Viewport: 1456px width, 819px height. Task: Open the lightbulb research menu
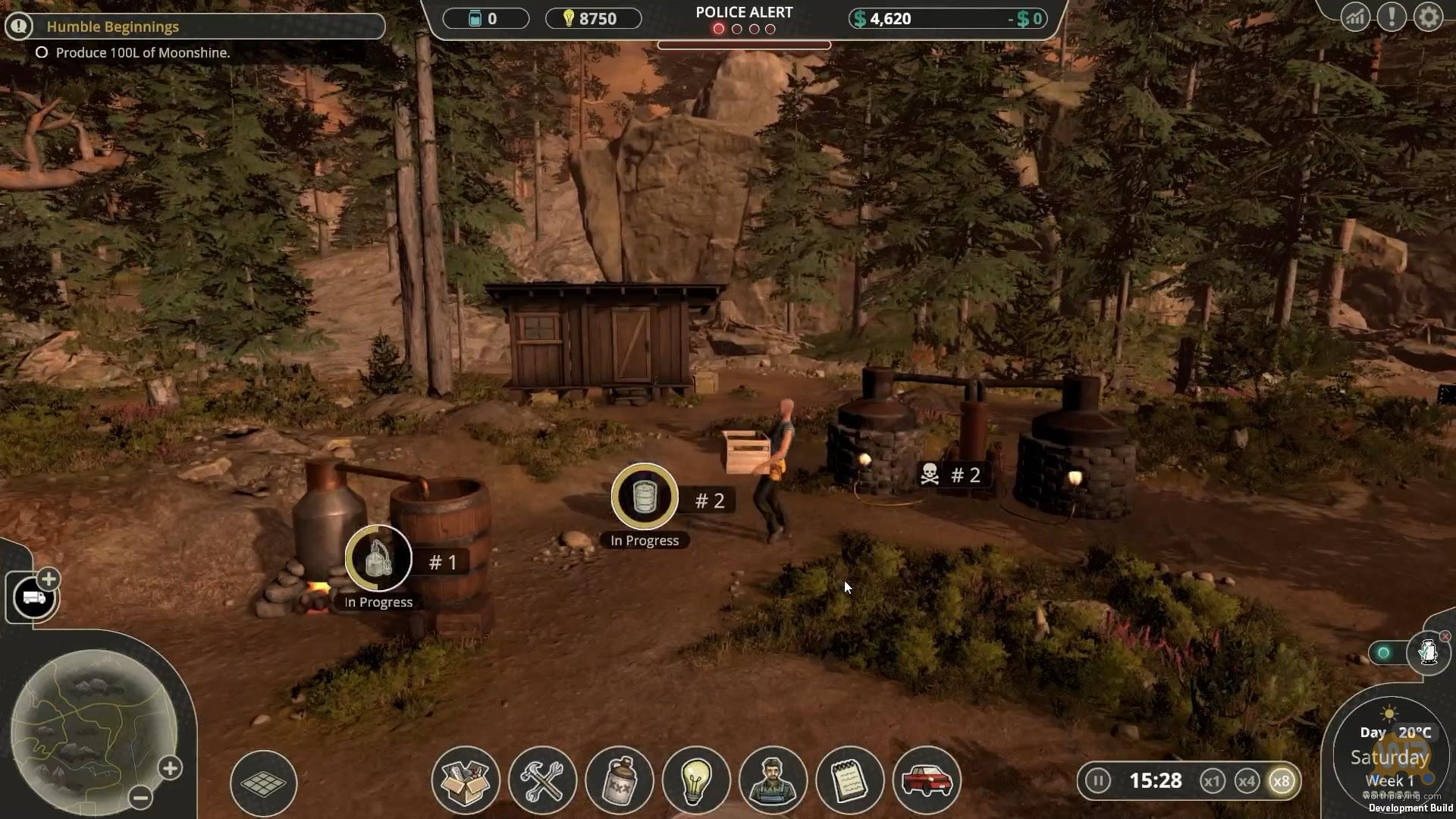click(x=696, y=781)
